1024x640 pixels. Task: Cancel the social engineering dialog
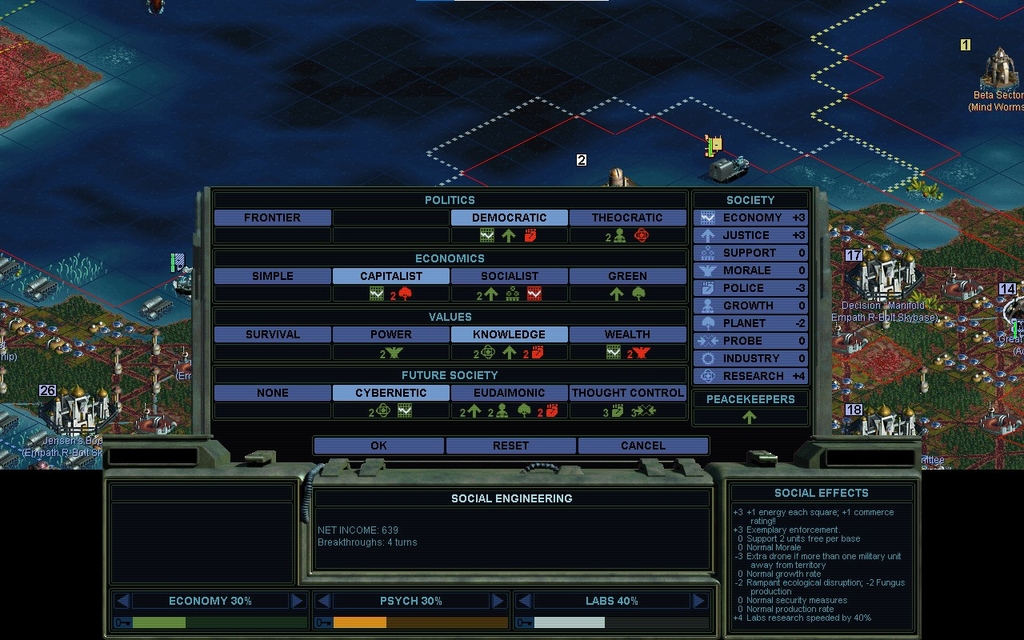(642, 445)
